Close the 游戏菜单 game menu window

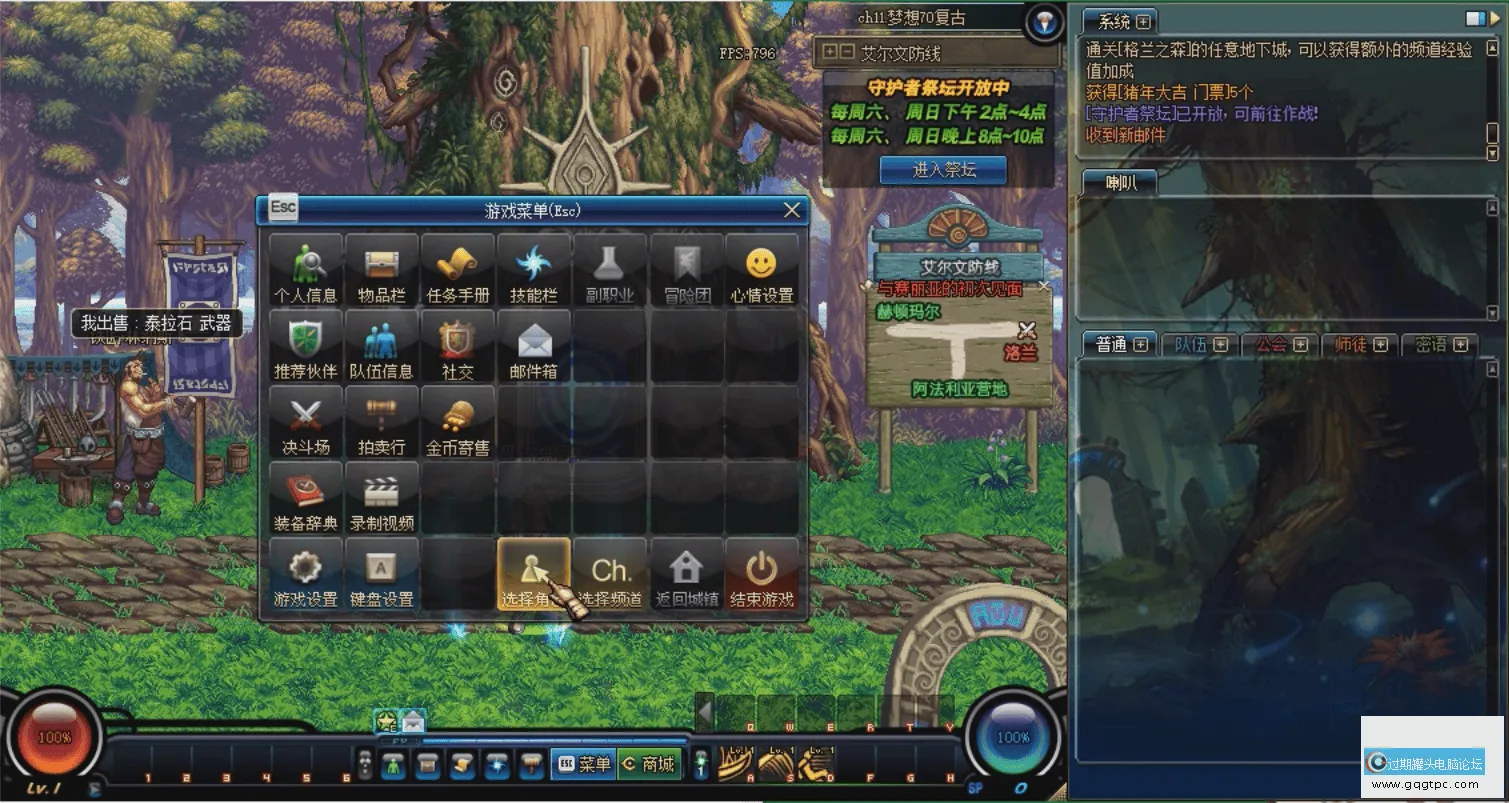(792, 210)
